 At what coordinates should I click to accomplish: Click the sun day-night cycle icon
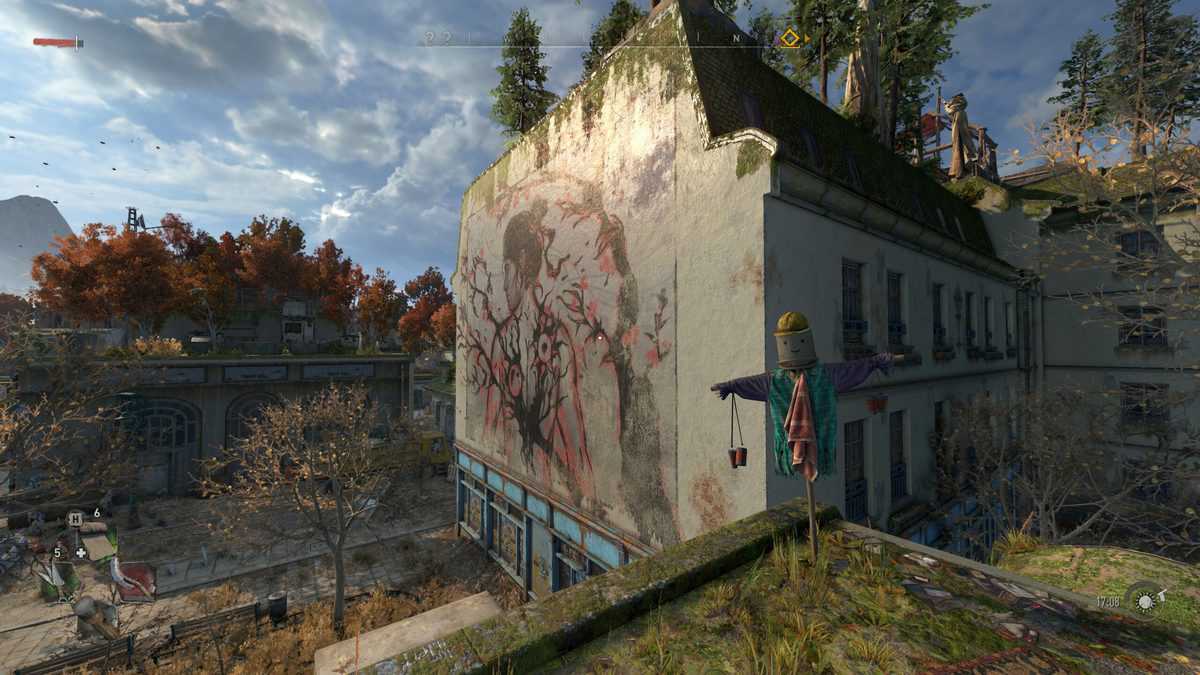[x=1141, y=600]
